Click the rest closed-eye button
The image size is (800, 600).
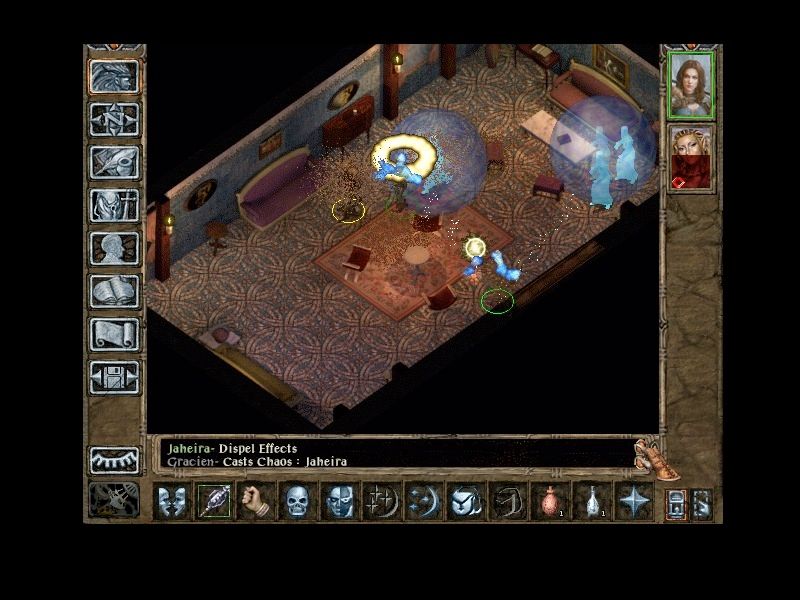[x=114, y=459]
